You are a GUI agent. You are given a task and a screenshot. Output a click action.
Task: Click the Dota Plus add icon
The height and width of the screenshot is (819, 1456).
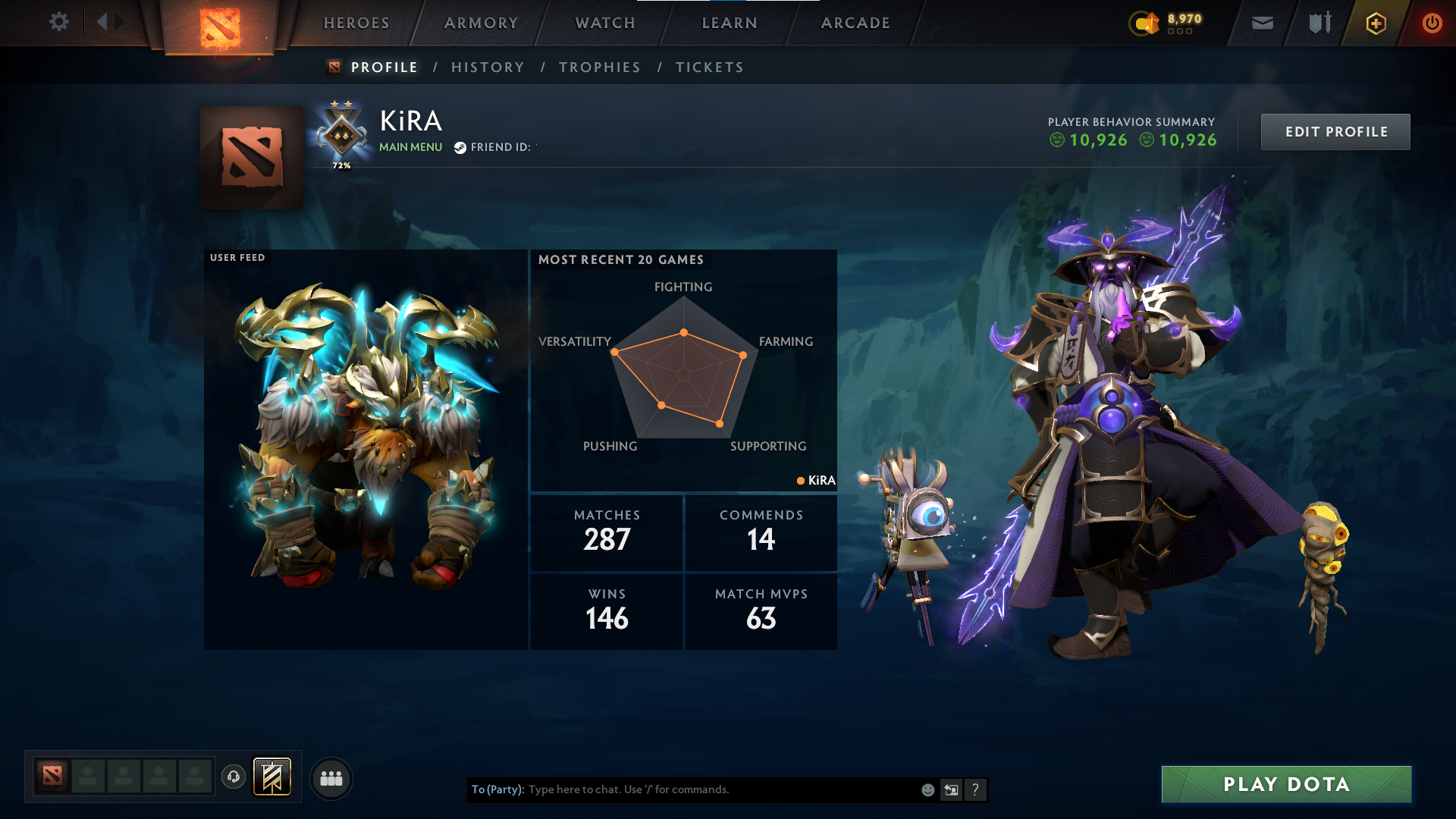1376,24
